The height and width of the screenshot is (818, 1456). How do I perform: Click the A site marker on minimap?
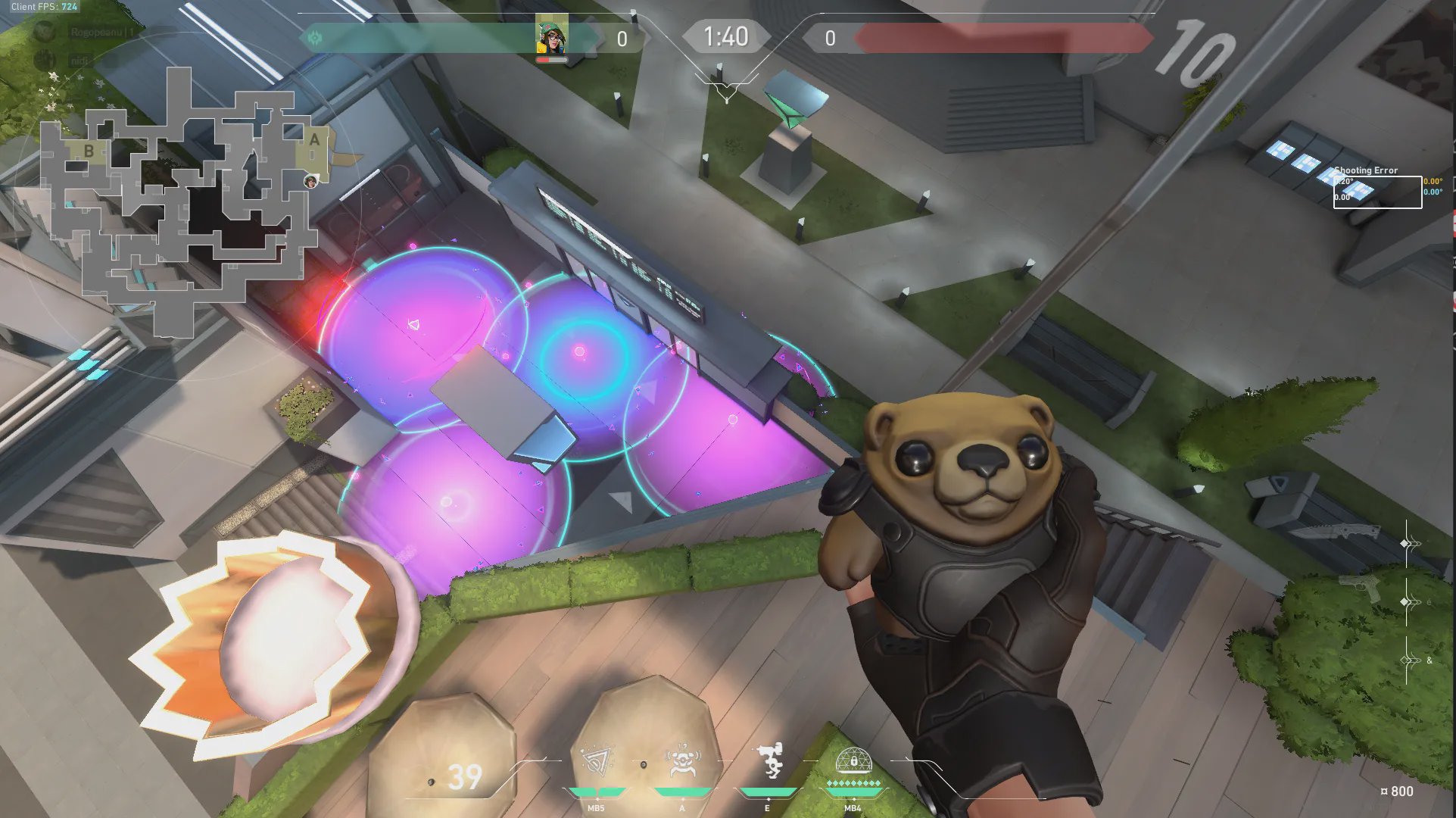pos(314,139)
